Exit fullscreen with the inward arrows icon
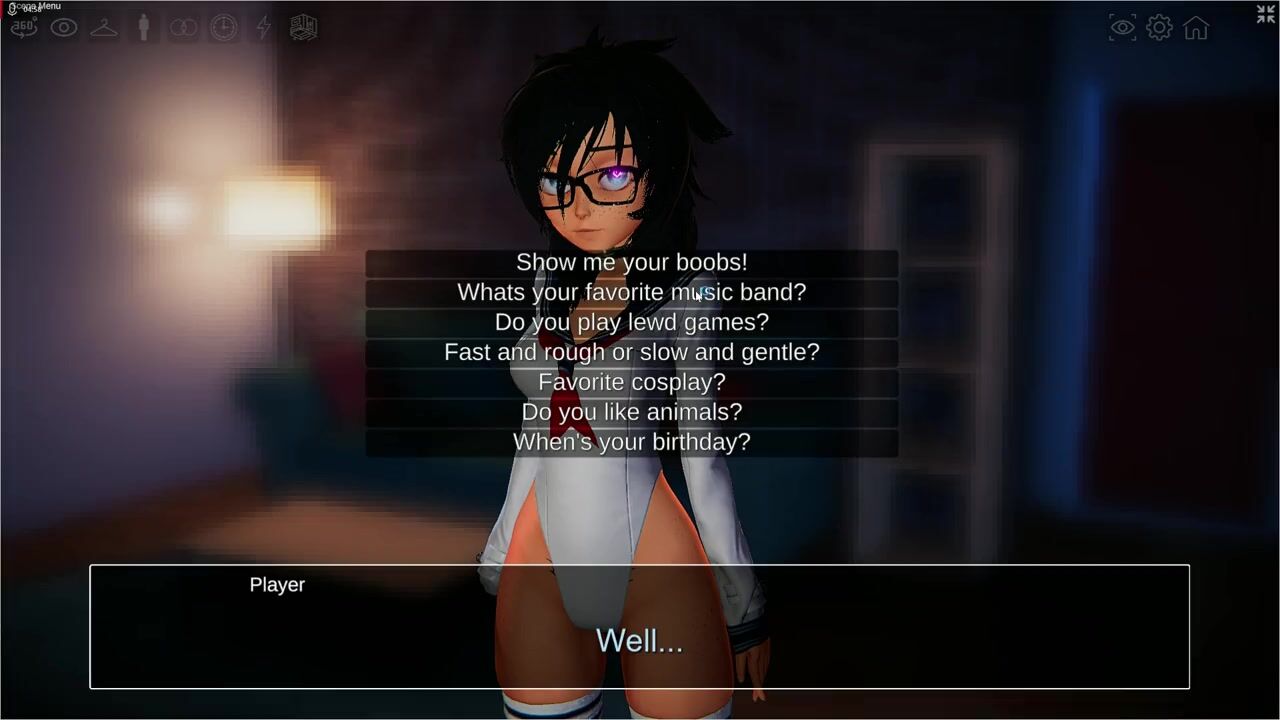The image size is (1280, 720). coord(1266,14)
